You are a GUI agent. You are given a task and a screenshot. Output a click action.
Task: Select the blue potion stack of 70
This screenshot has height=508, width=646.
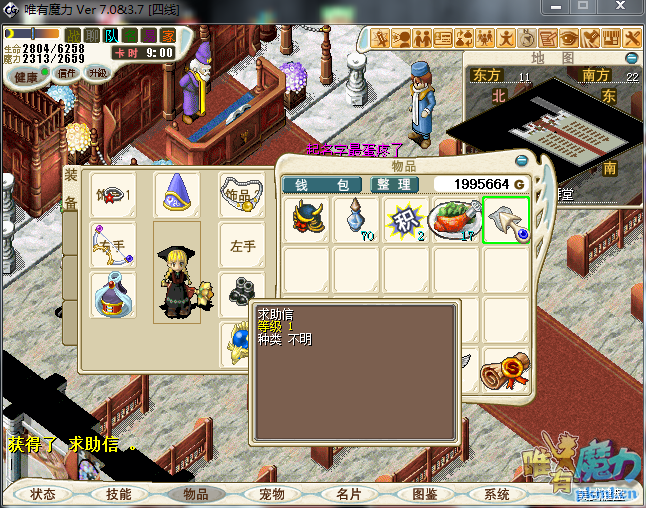356,219
